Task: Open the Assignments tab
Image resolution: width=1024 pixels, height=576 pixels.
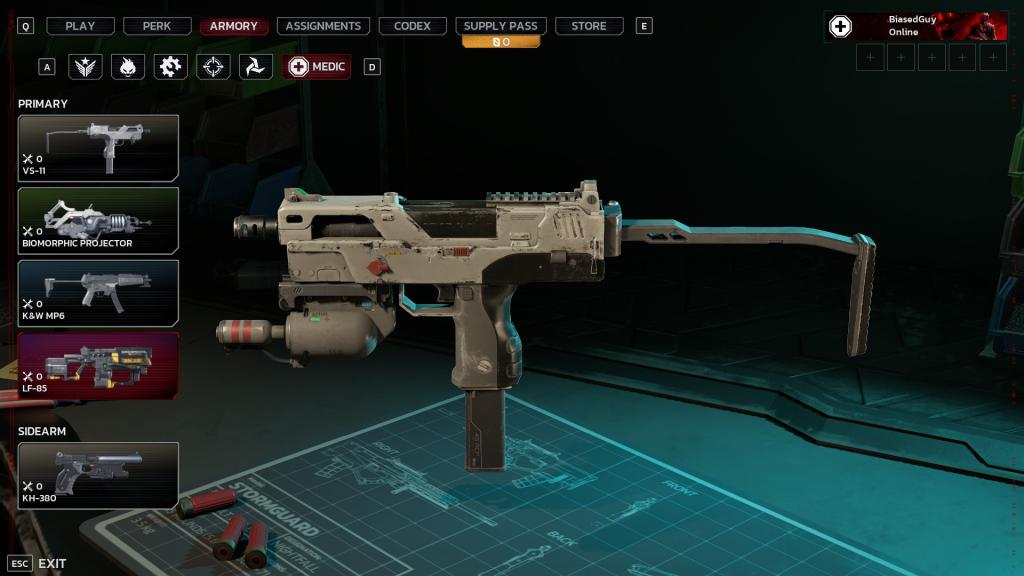Action: click(323, 26)
